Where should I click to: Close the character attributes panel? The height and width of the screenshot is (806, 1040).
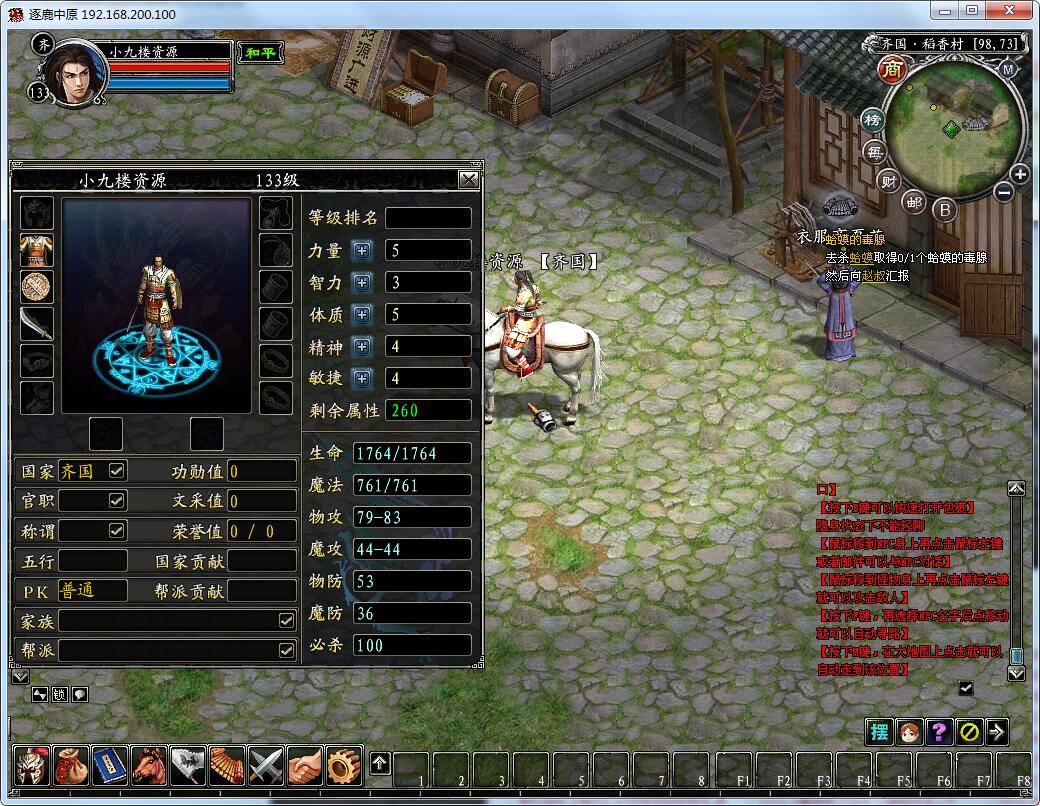click(468, 180)
